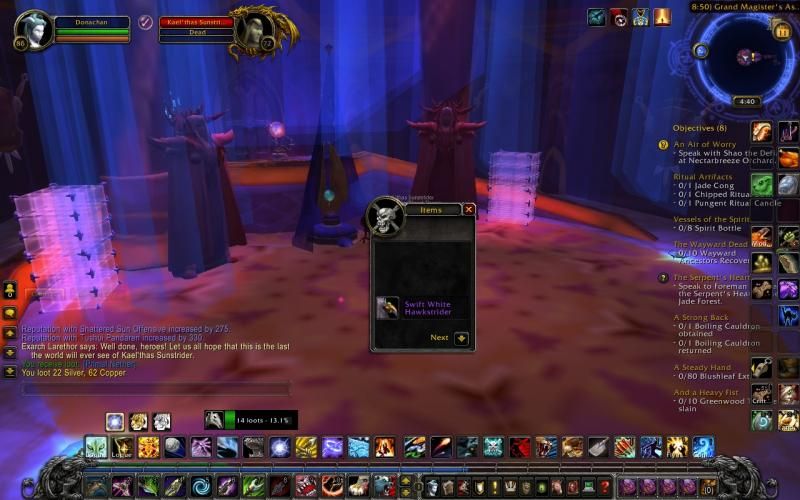Go to the next loot page
800x500 pixels.
tap(461, 338)
